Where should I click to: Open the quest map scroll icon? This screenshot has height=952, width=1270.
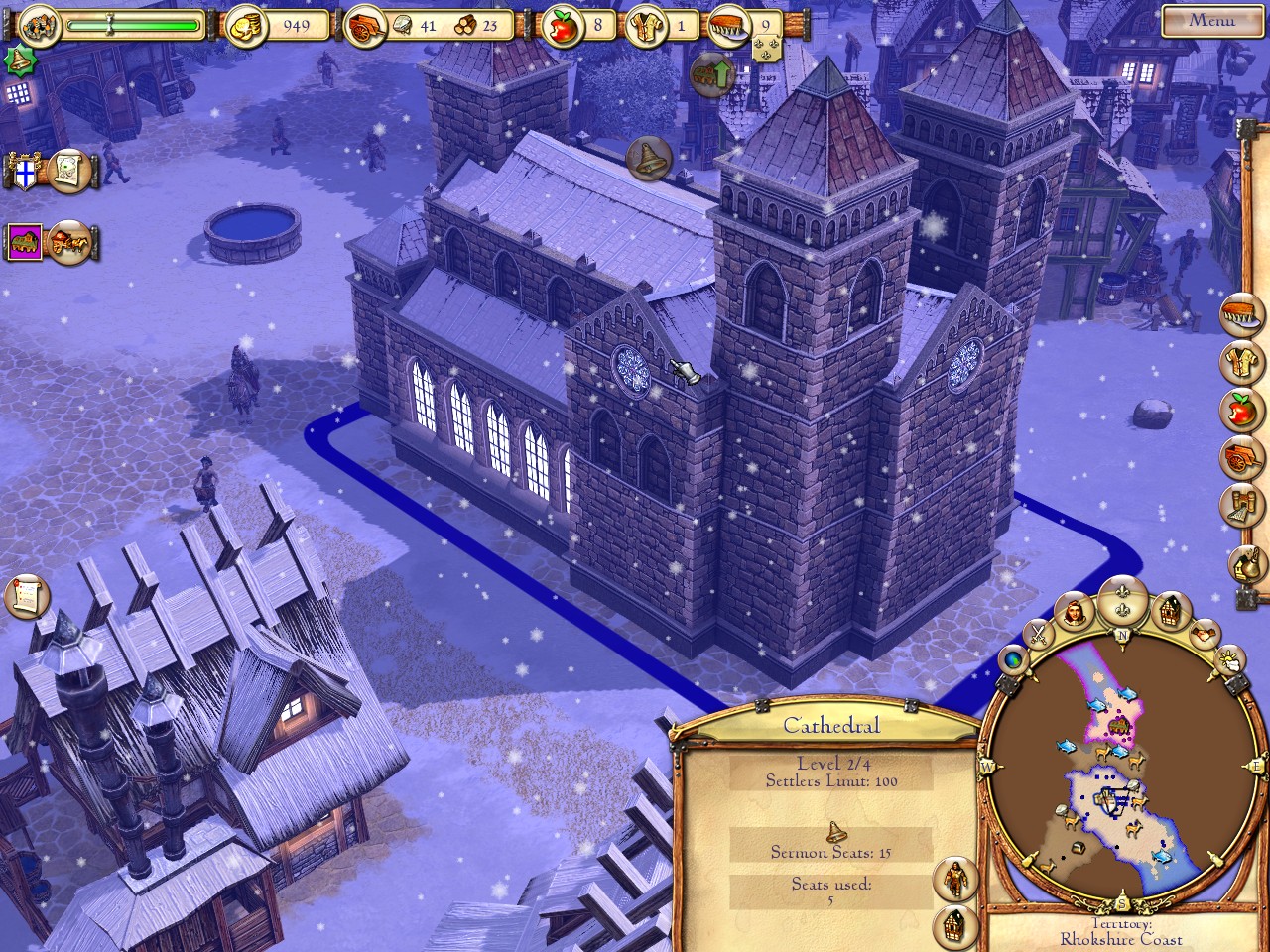pyautogui.click(x=71, y=170)
